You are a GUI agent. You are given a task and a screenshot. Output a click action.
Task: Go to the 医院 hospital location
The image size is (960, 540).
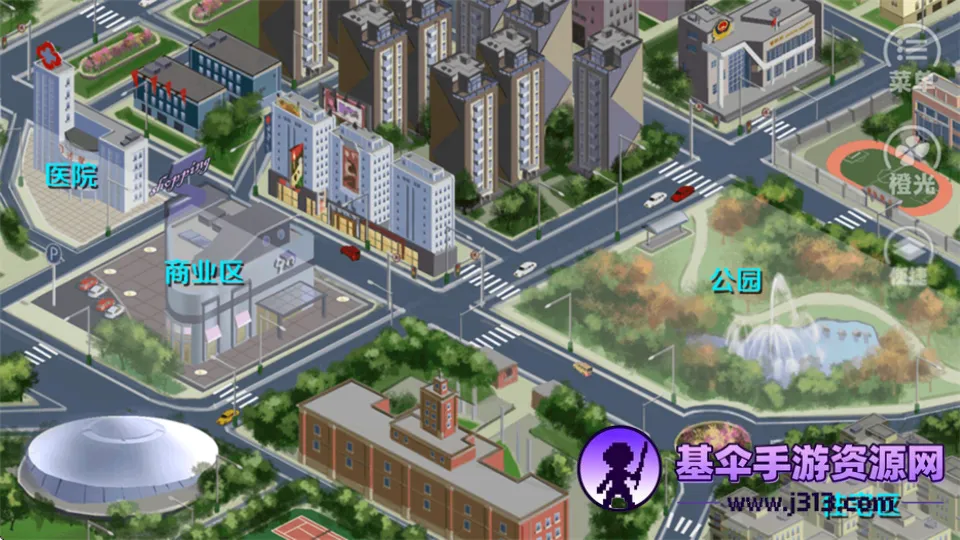pyautogui.click(x=73, y=178)
